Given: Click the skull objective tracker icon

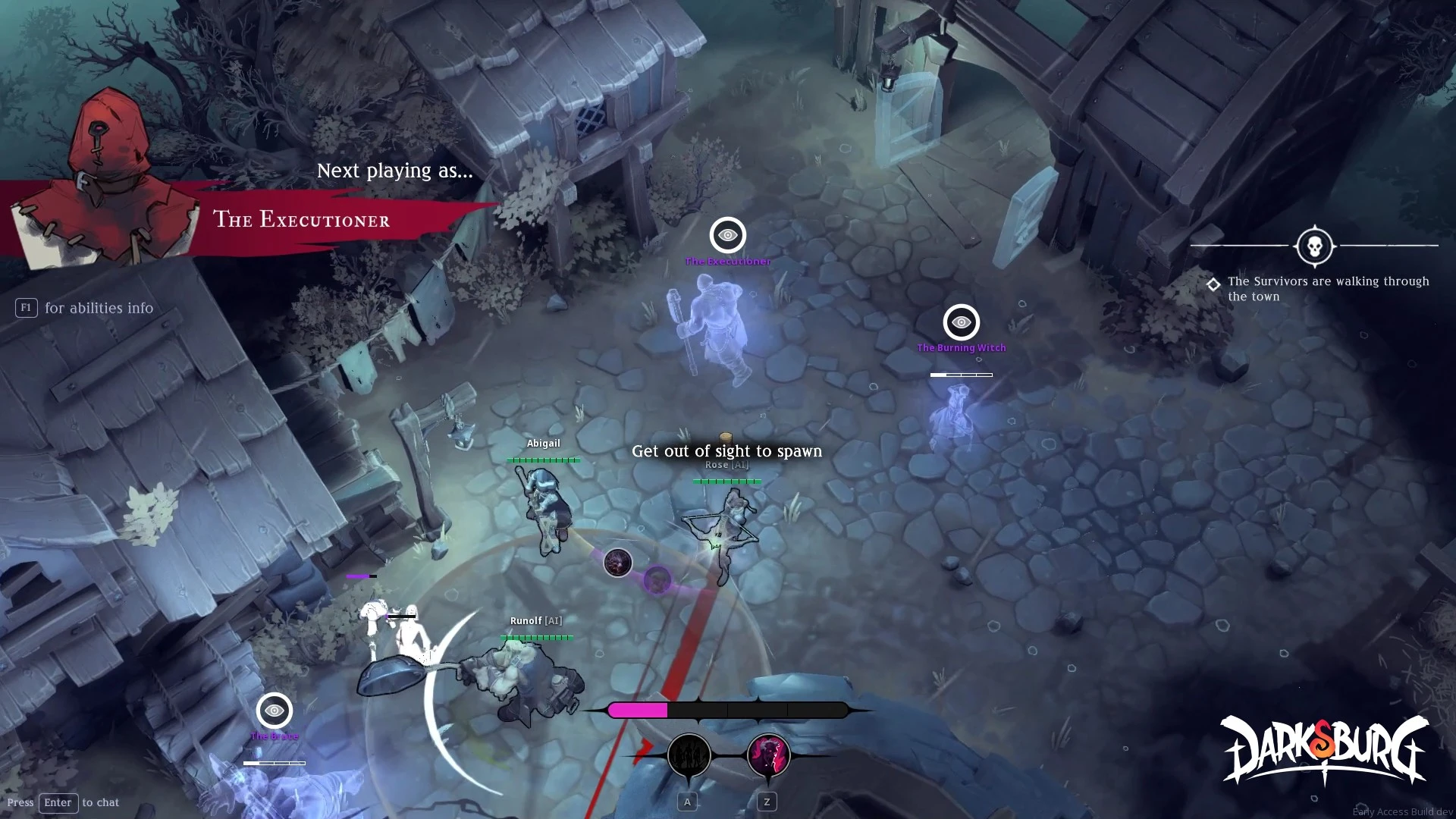Looking at the screenshot, I should pos(1314,246).
